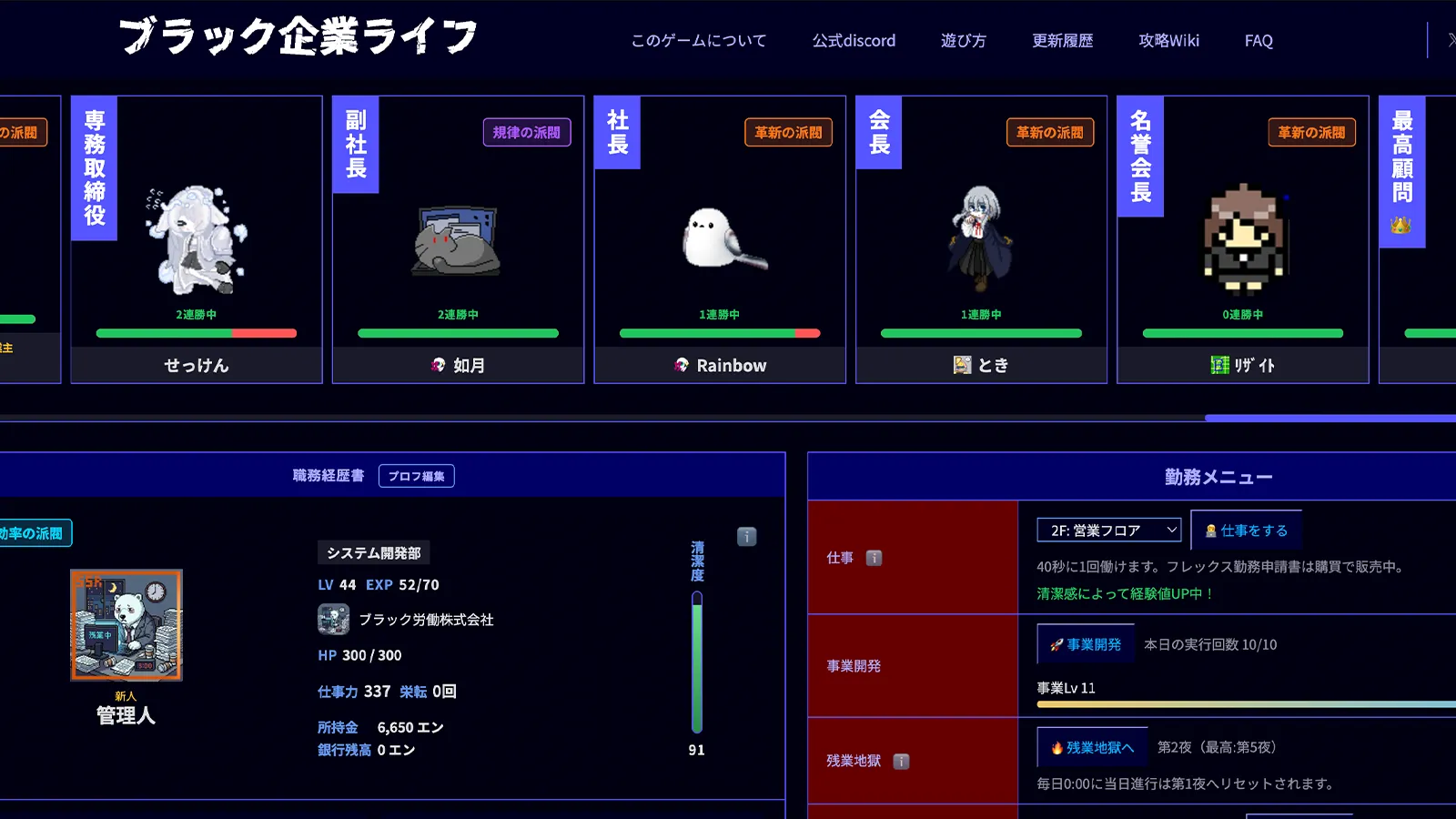This screenshot has width=1456, height=819.
Task: Open the 清潔度 info icon
Action: click(748, 537)
